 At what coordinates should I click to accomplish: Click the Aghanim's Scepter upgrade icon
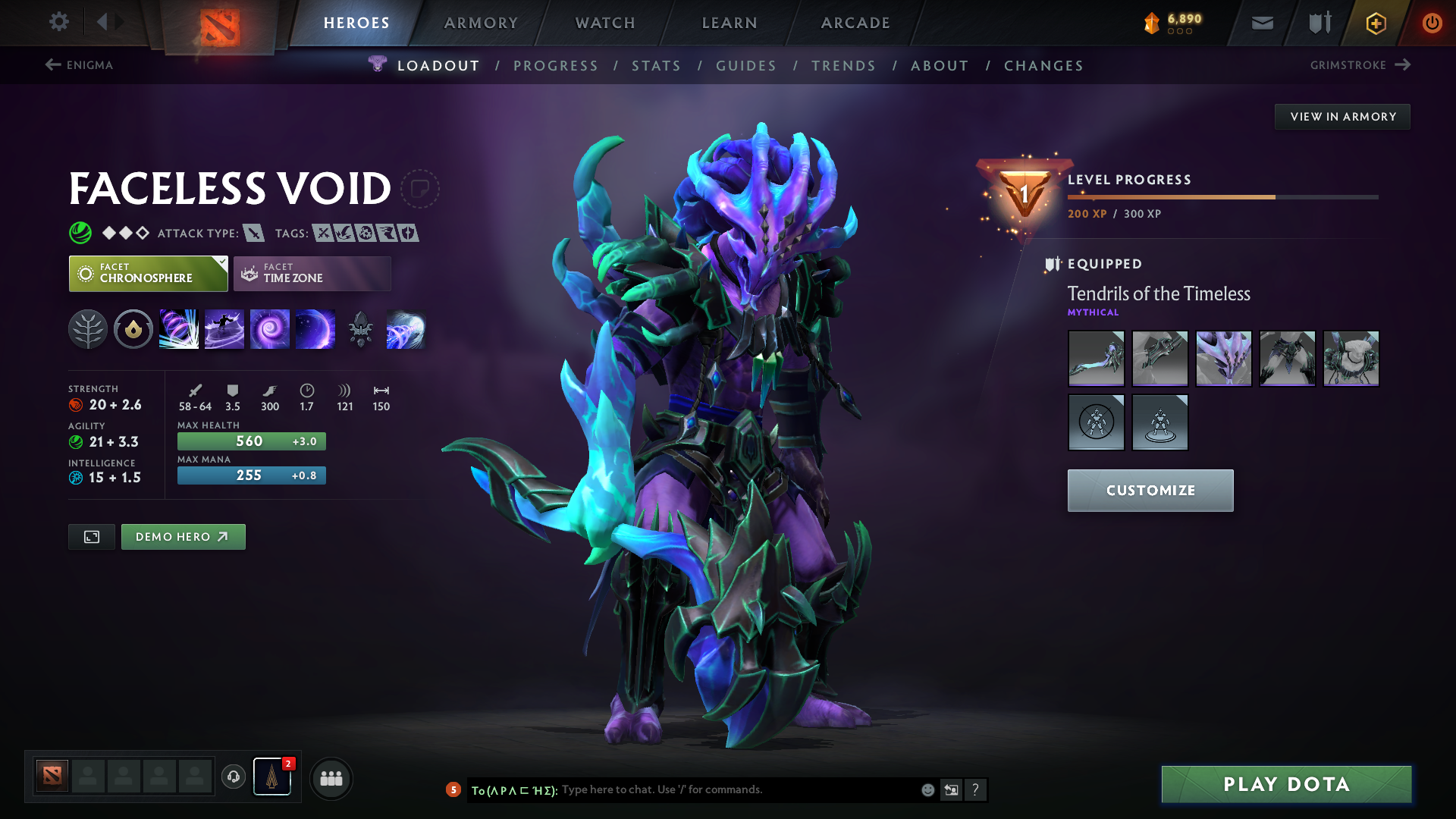pyautogui.click(x=361, y=329)
